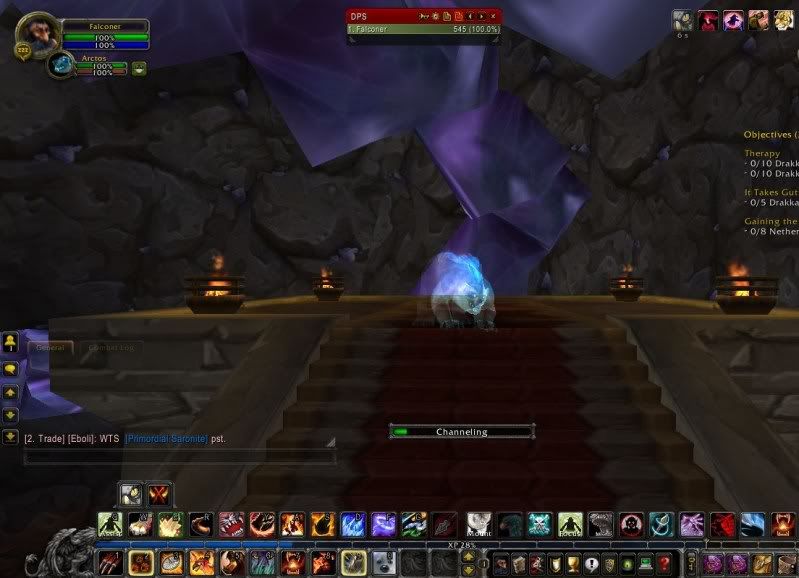This screenshot has width=799, height=578.
Task: Open the Therapy quest from the objectives
Action: pos(762,153)
